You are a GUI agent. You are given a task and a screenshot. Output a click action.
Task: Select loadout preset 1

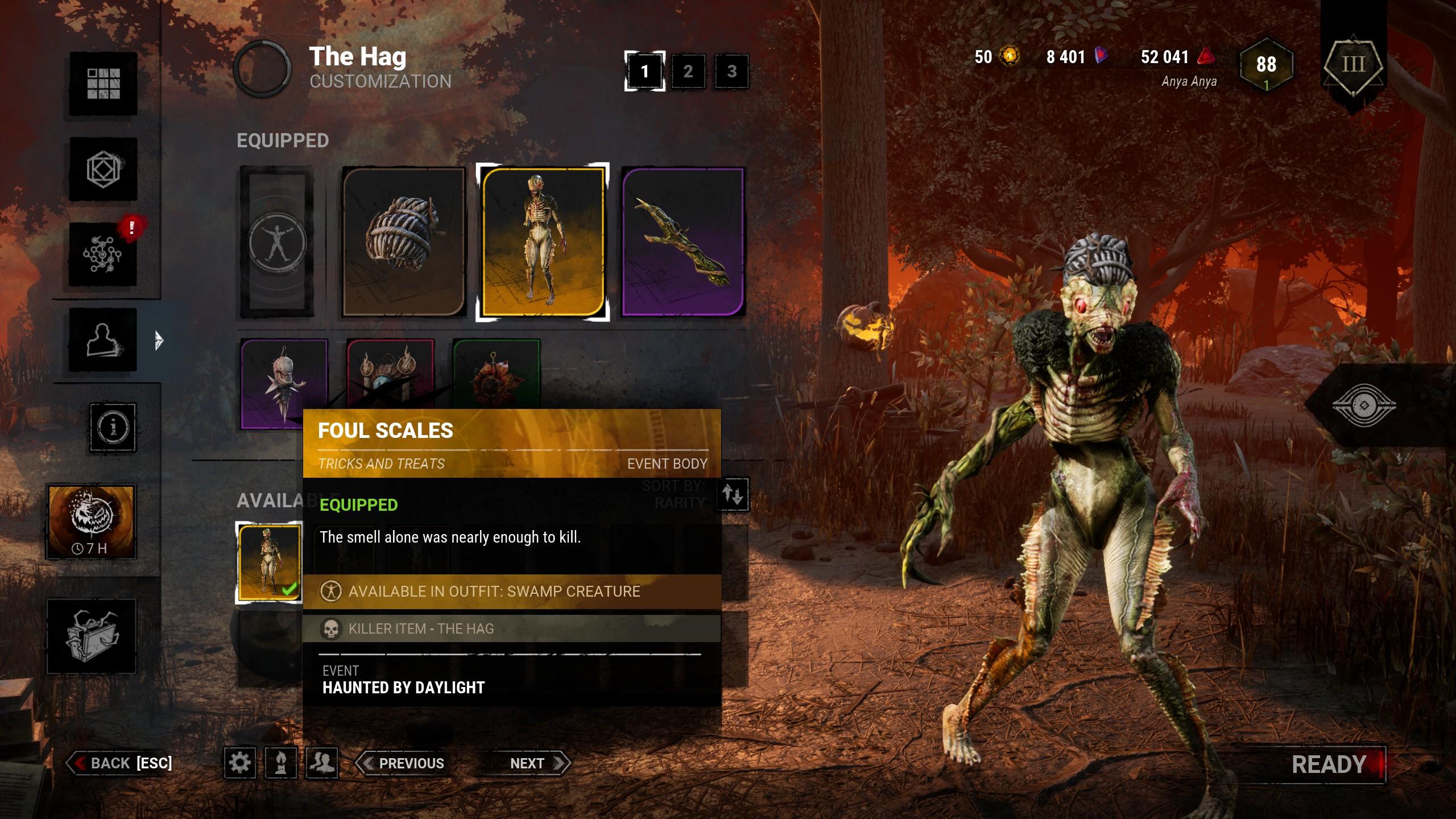[644, 71]
